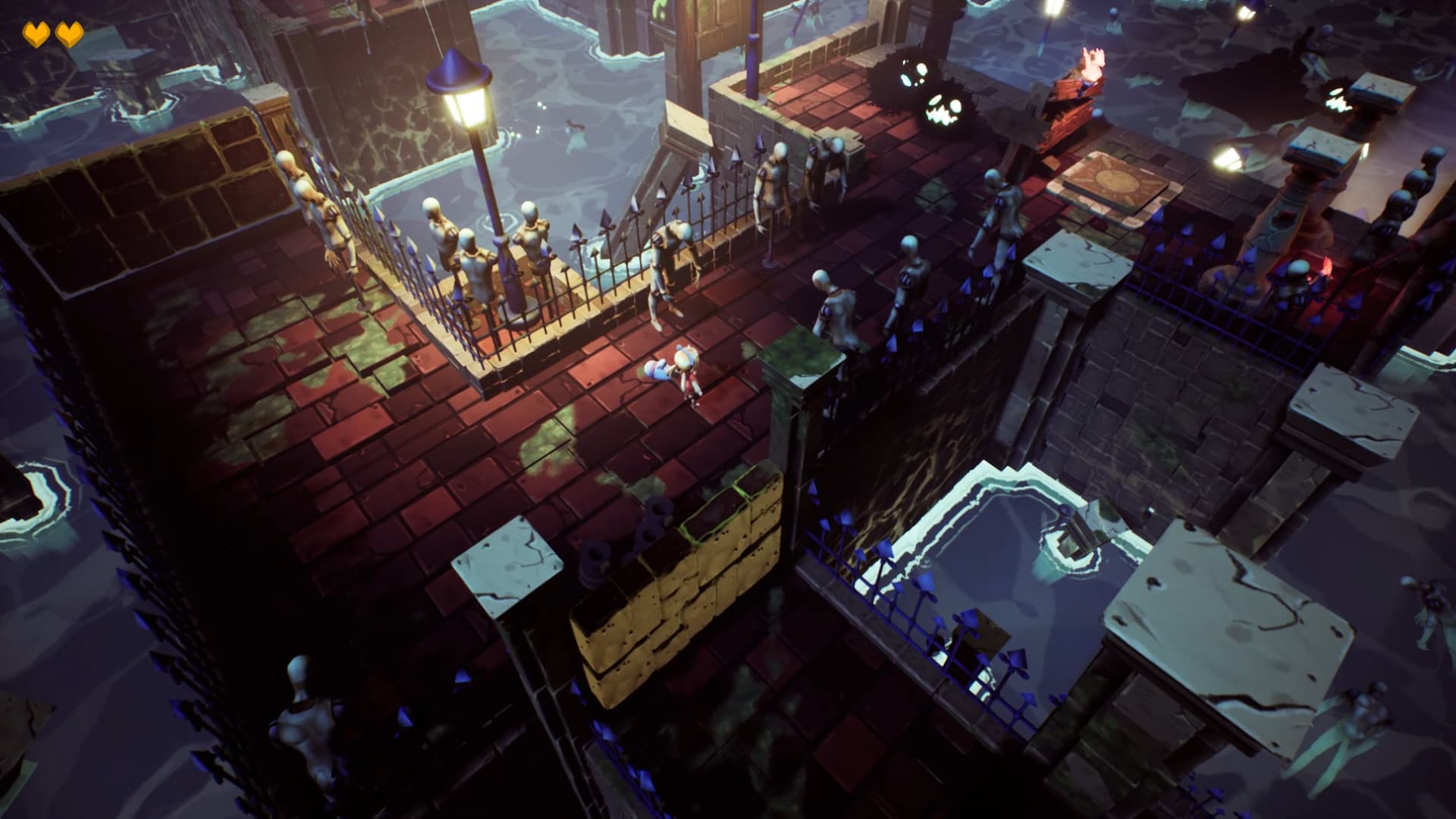Click the first heart icon
This screenshot has height=819, width=1456.
click(34, 32)
